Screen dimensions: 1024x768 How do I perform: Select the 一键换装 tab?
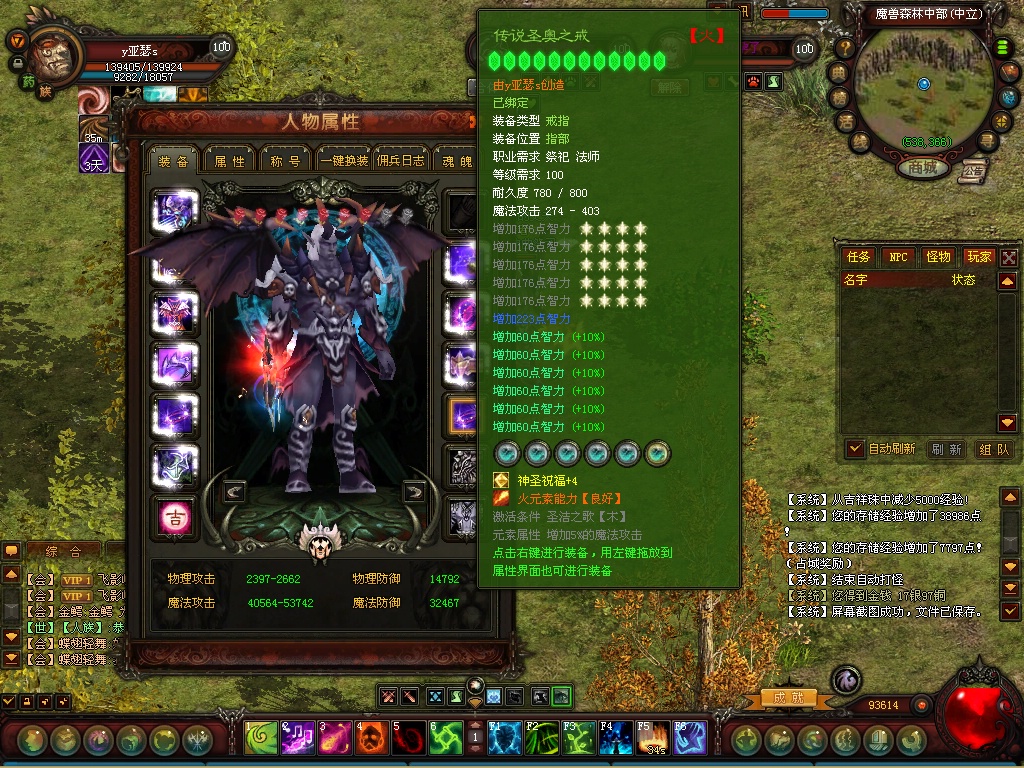pos(344,161)
